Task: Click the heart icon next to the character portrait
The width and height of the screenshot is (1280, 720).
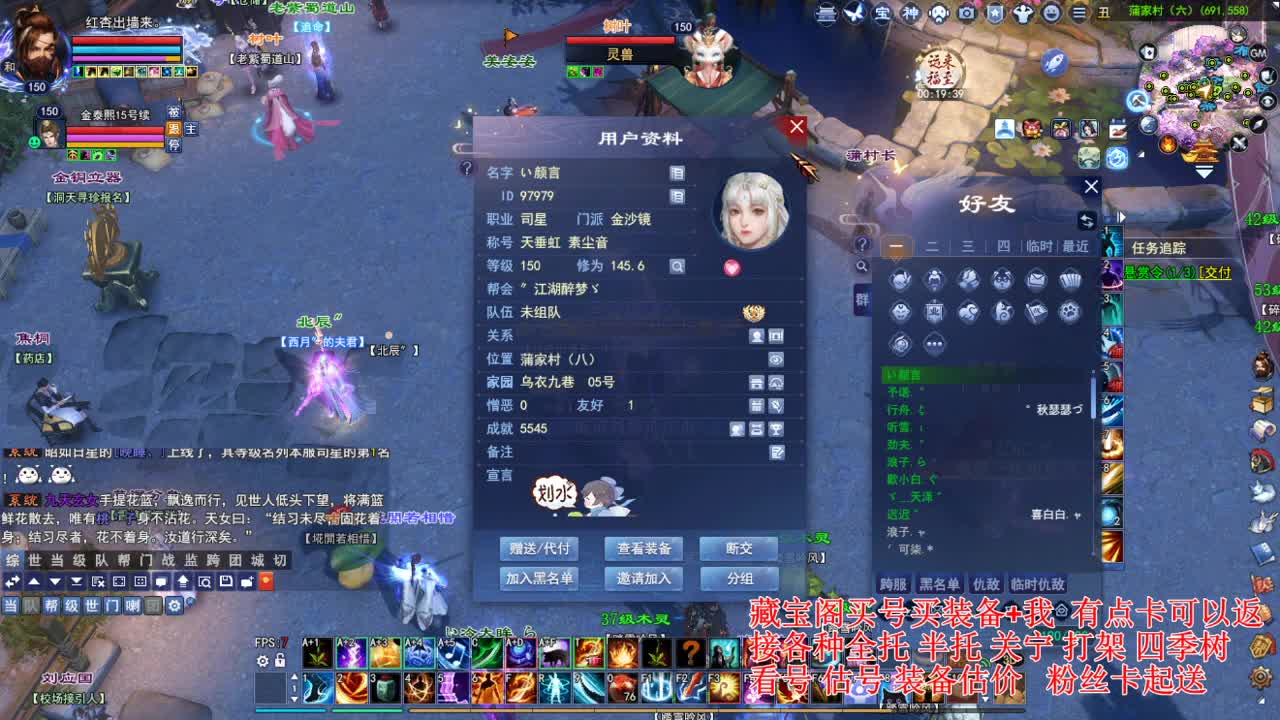Action: [x=732, y=266]
